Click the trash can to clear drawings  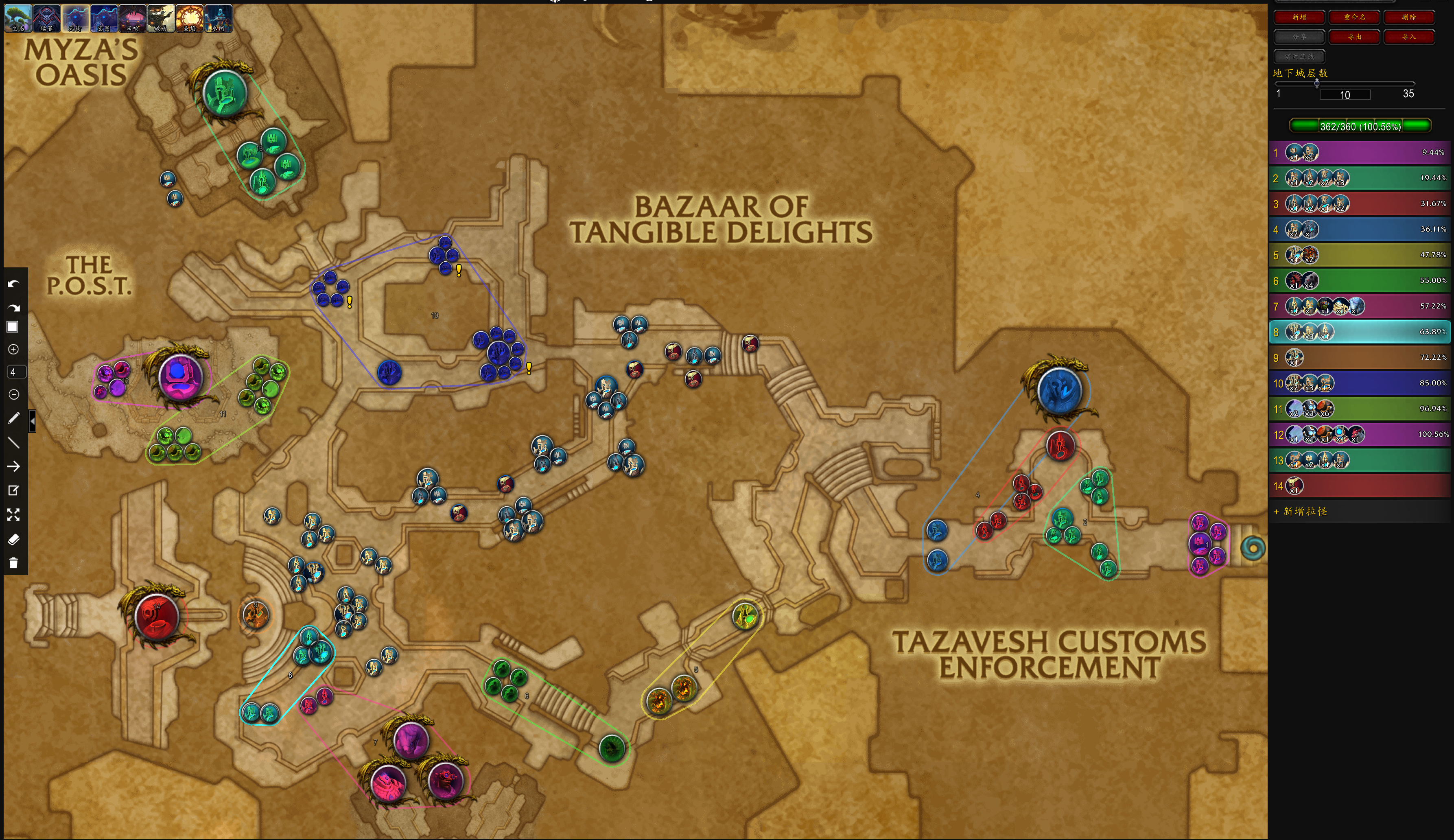(x=14, y=563)
